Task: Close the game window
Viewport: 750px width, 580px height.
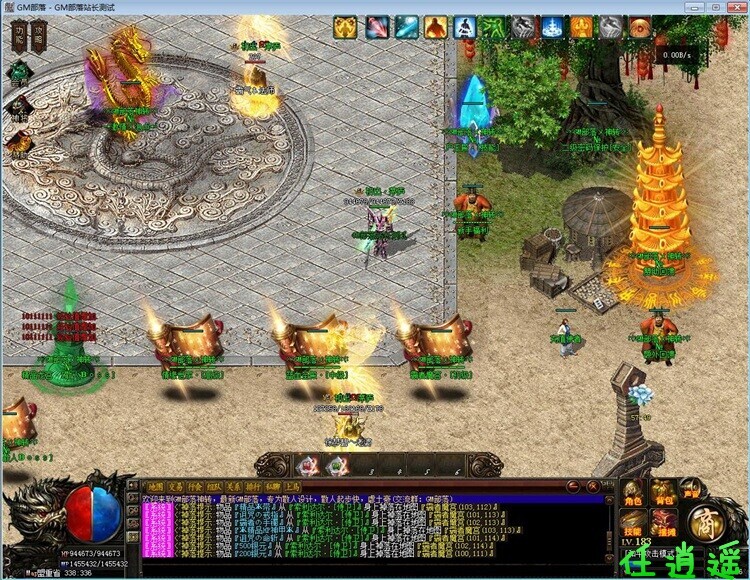Action: click(x=736, y=7)
